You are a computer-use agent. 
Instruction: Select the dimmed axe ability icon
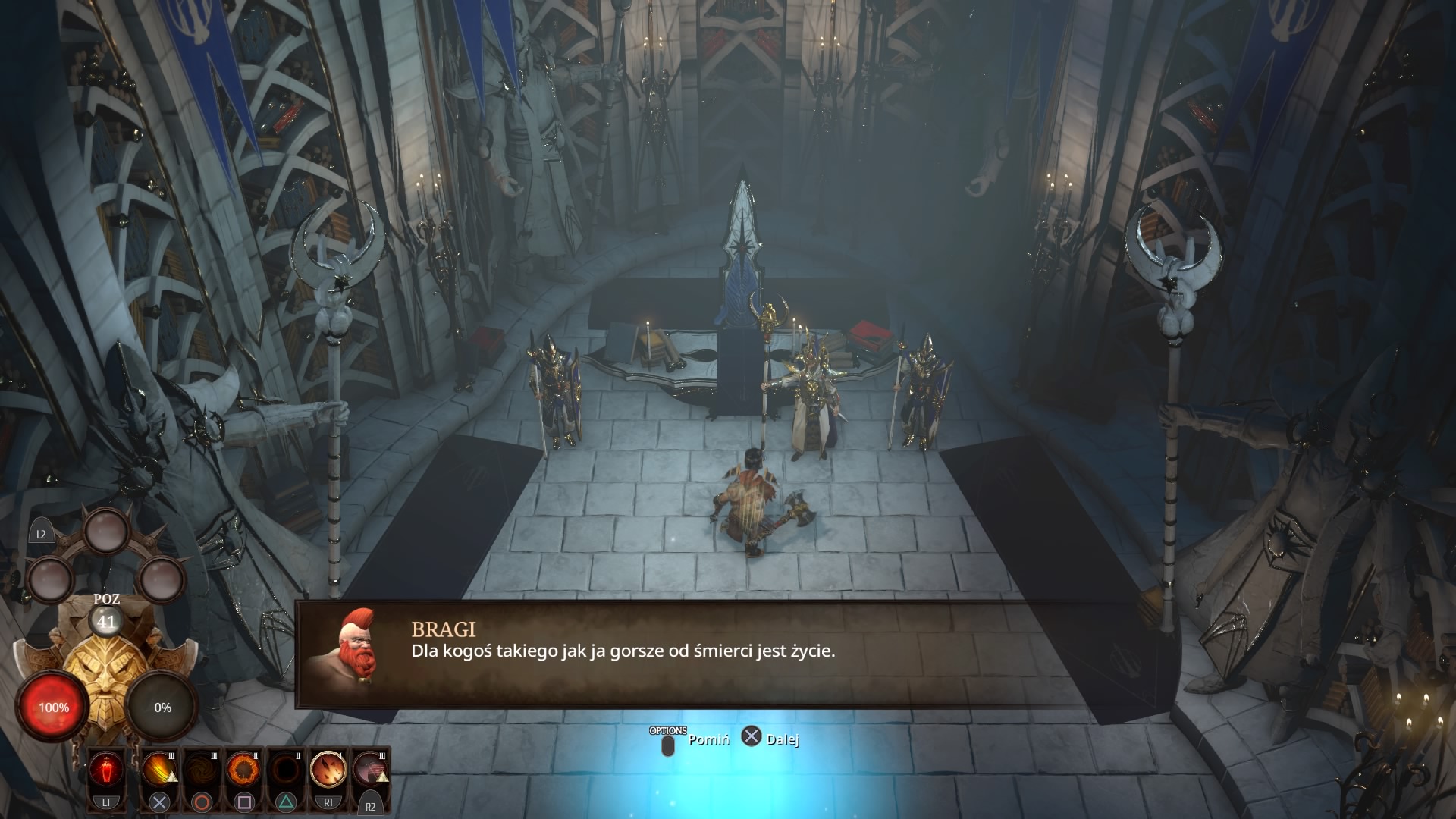tap(371, 770)
